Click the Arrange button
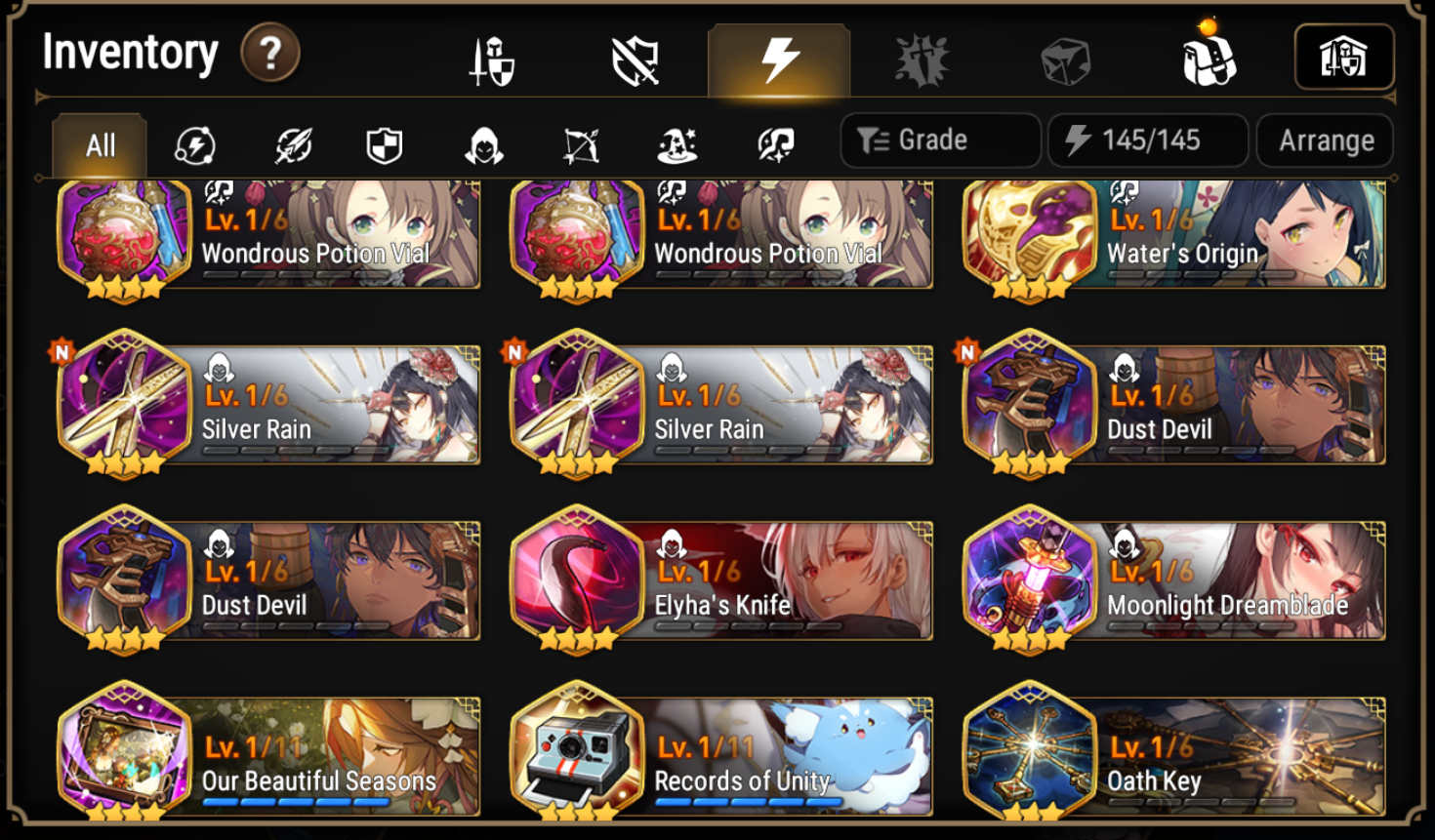This screenshot has width=1435, height=840. [1325, 140]
